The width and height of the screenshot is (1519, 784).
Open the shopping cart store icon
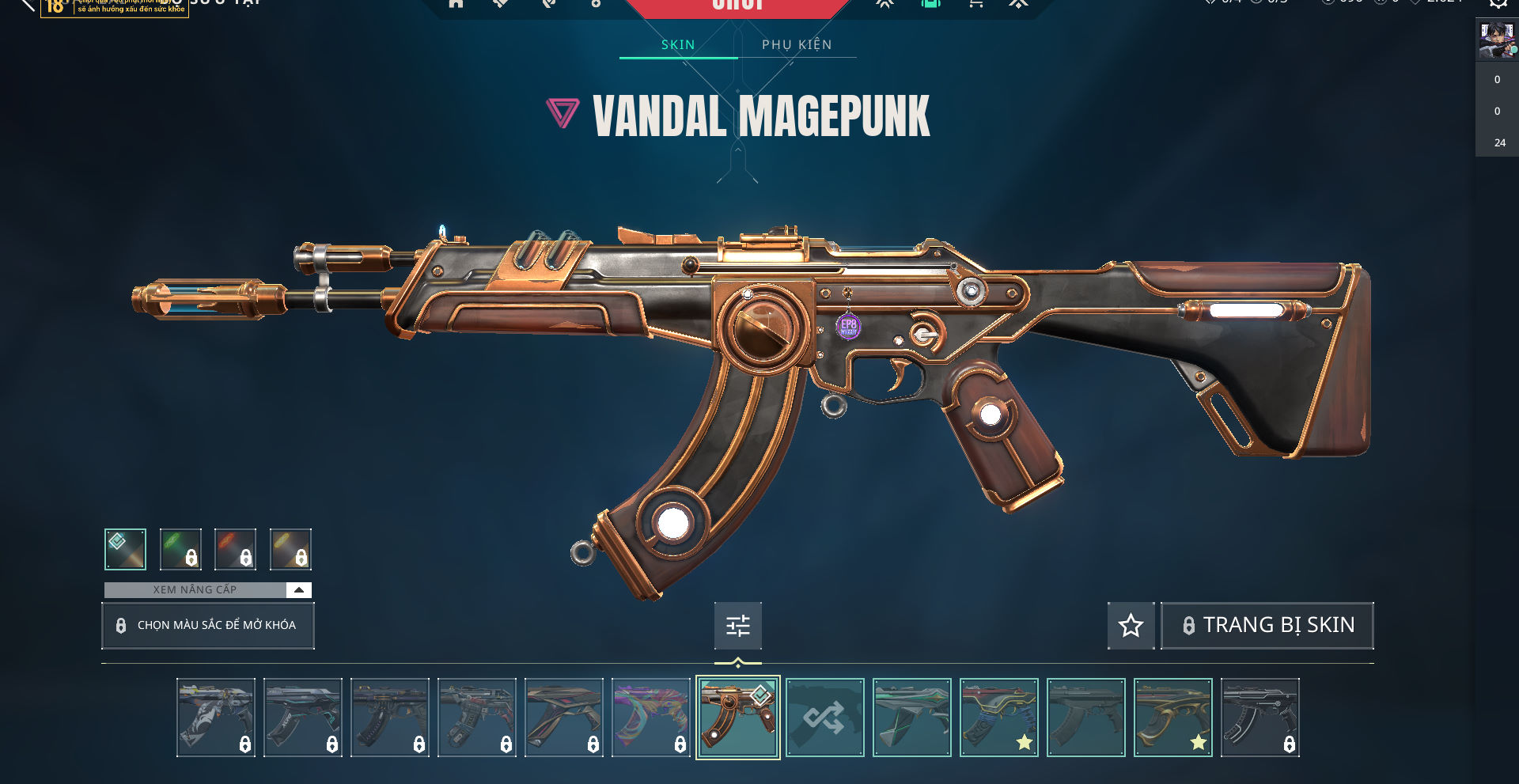coord(976,4)
